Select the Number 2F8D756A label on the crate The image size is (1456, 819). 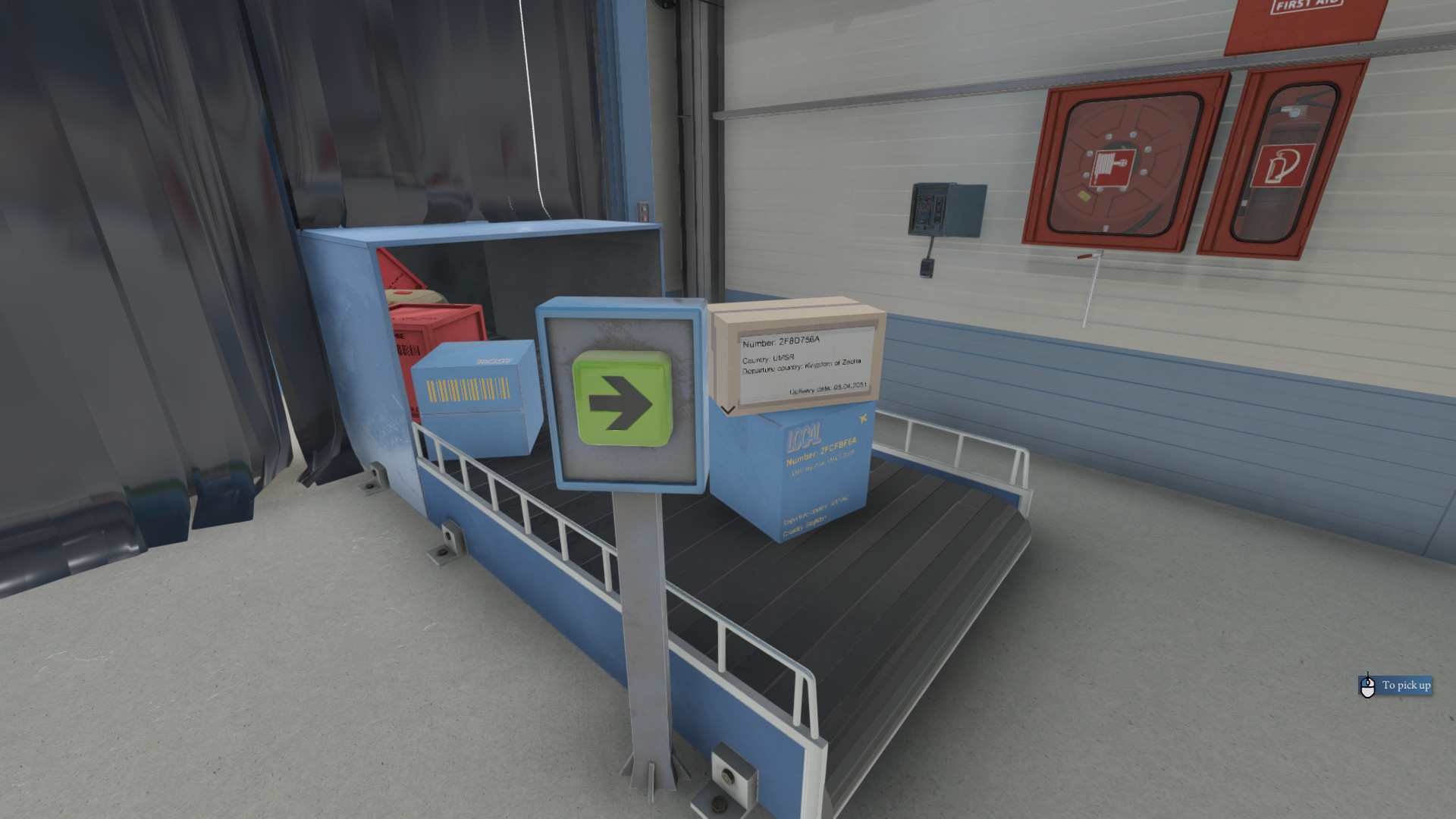(x=782, y=342)
